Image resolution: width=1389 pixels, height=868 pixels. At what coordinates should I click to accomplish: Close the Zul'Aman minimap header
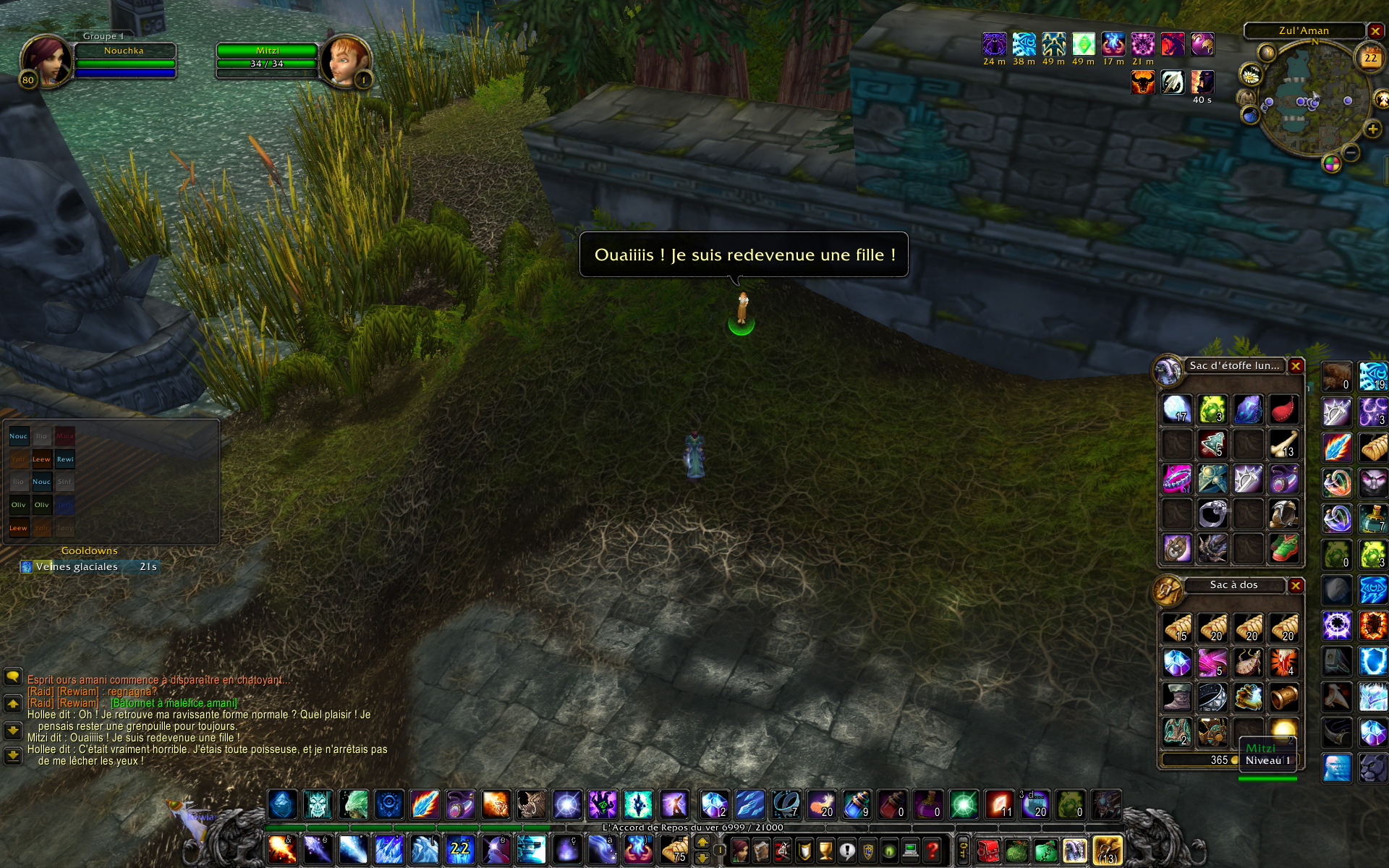1375,31
